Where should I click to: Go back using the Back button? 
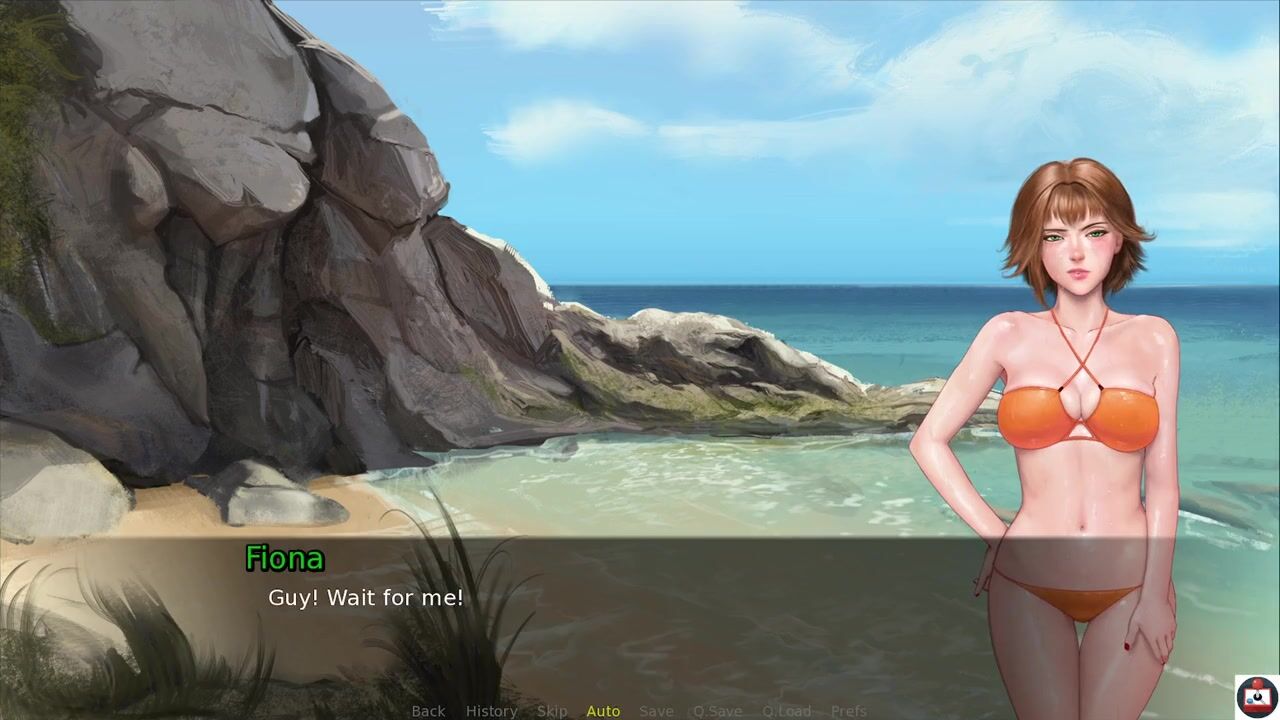point(428,711)
